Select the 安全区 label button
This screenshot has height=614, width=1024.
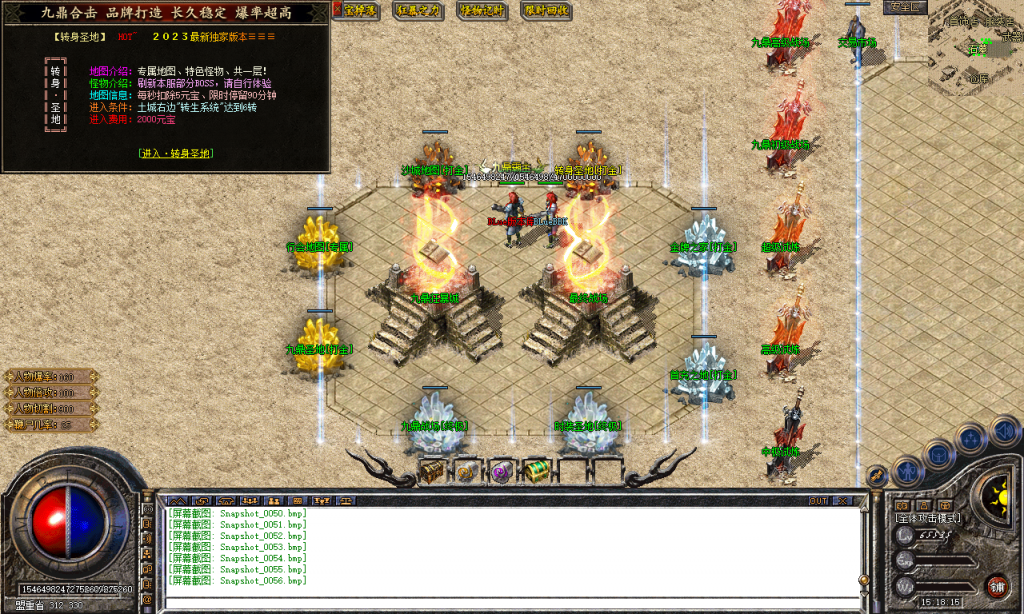coord(906,6)
